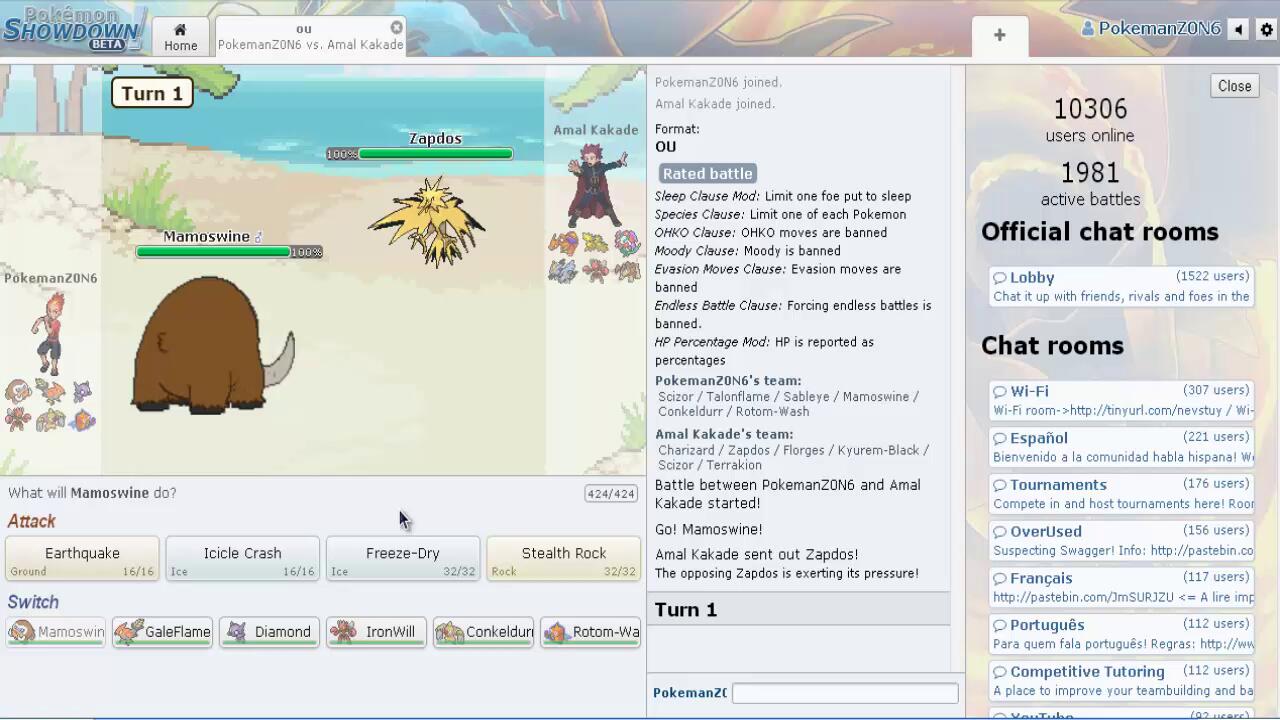The height and width of the screenshot is (720, 1280).
Task: Select the Freeze-Dry move
Action: pos(402,559)
